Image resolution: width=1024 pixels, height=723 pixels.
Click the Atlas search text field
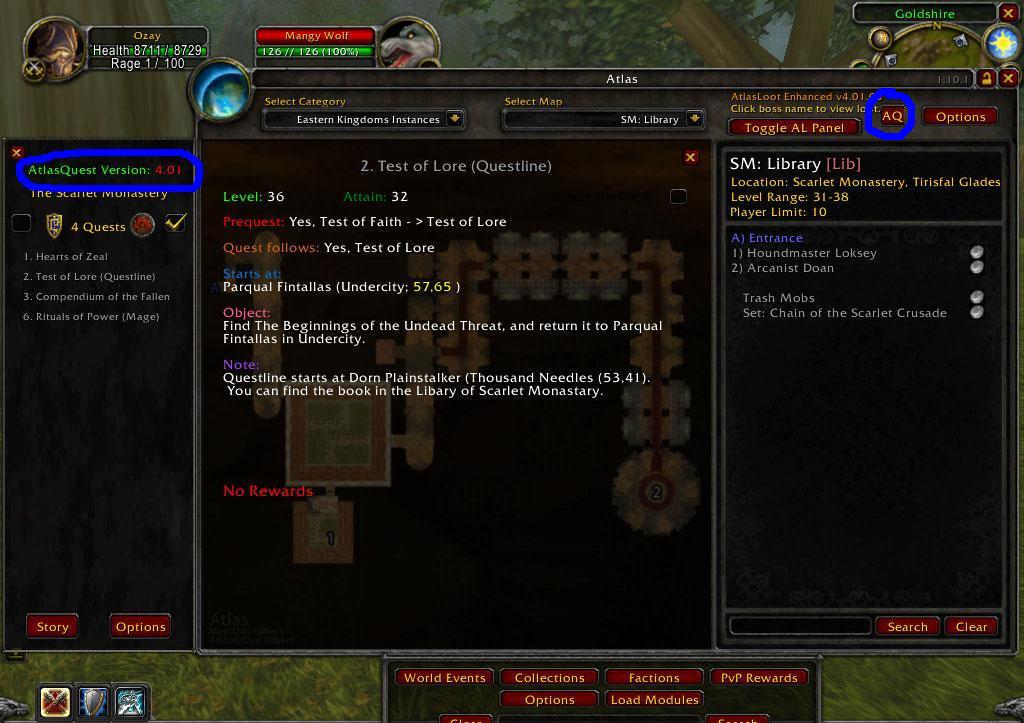click(799, 626)
